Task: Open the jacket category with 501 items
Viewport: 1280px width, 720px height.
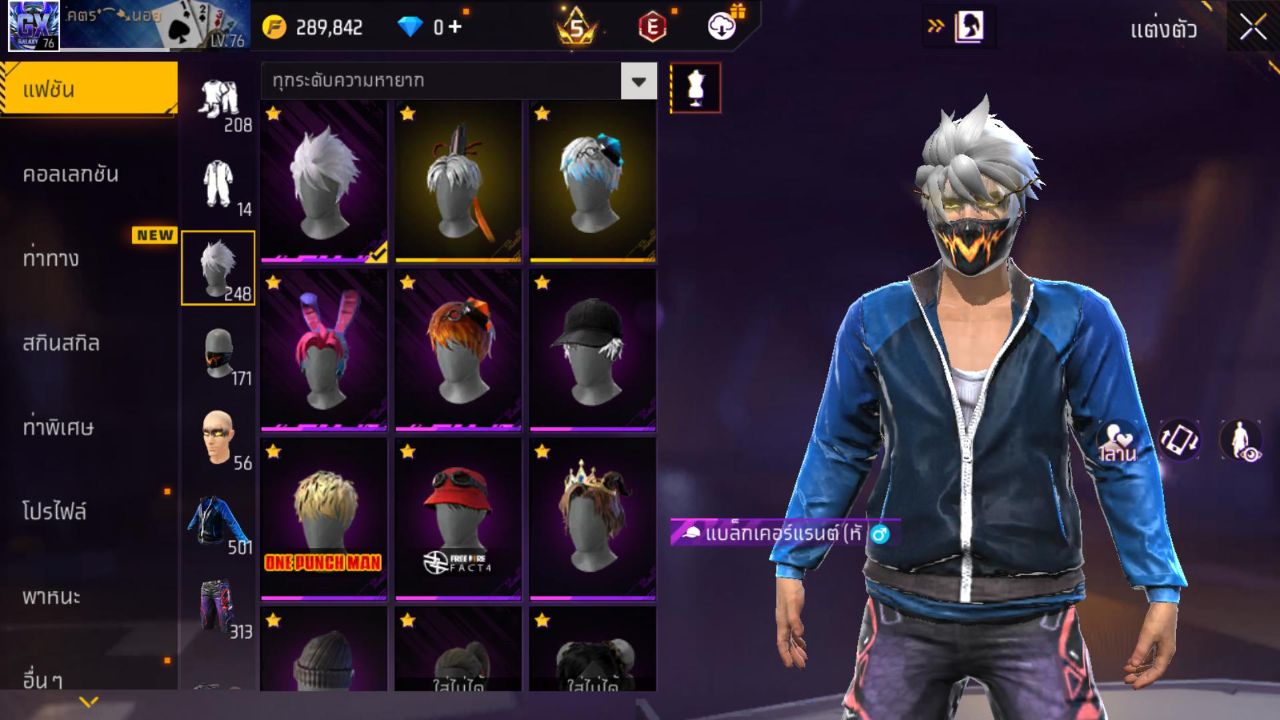Action: [219, 523]
